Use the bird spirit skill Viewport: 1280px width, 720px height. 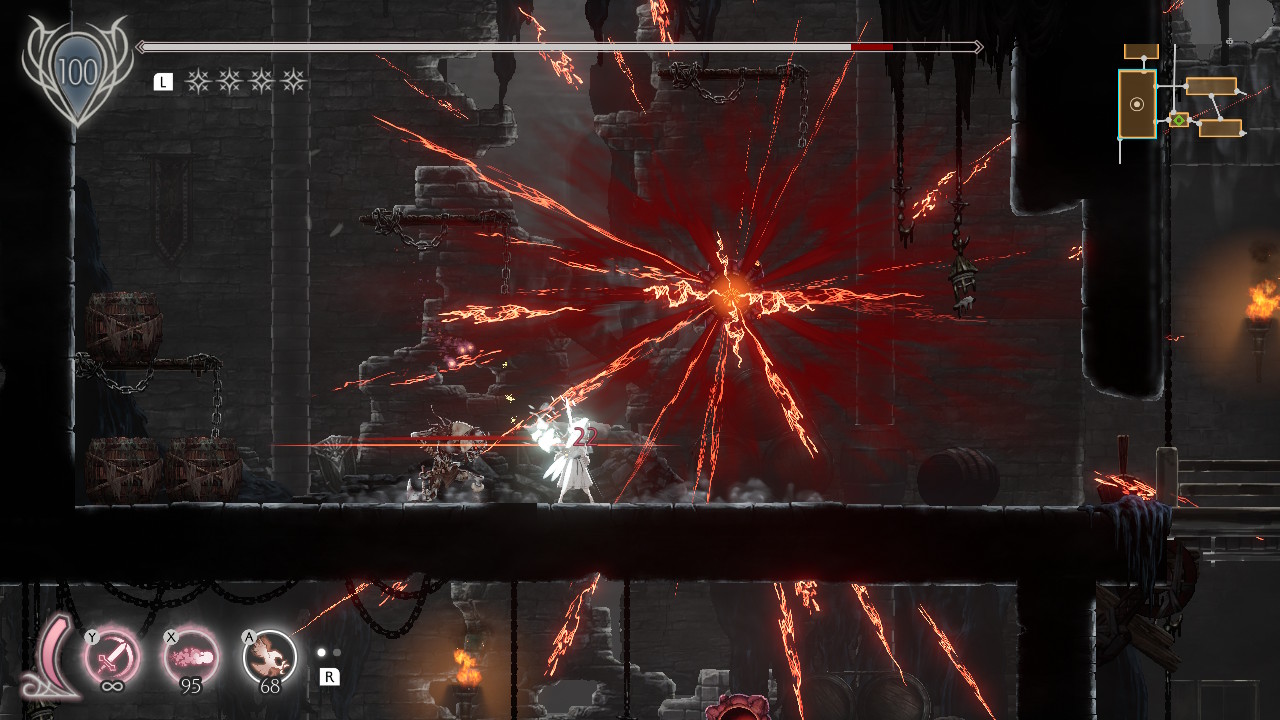pos(270,656)
